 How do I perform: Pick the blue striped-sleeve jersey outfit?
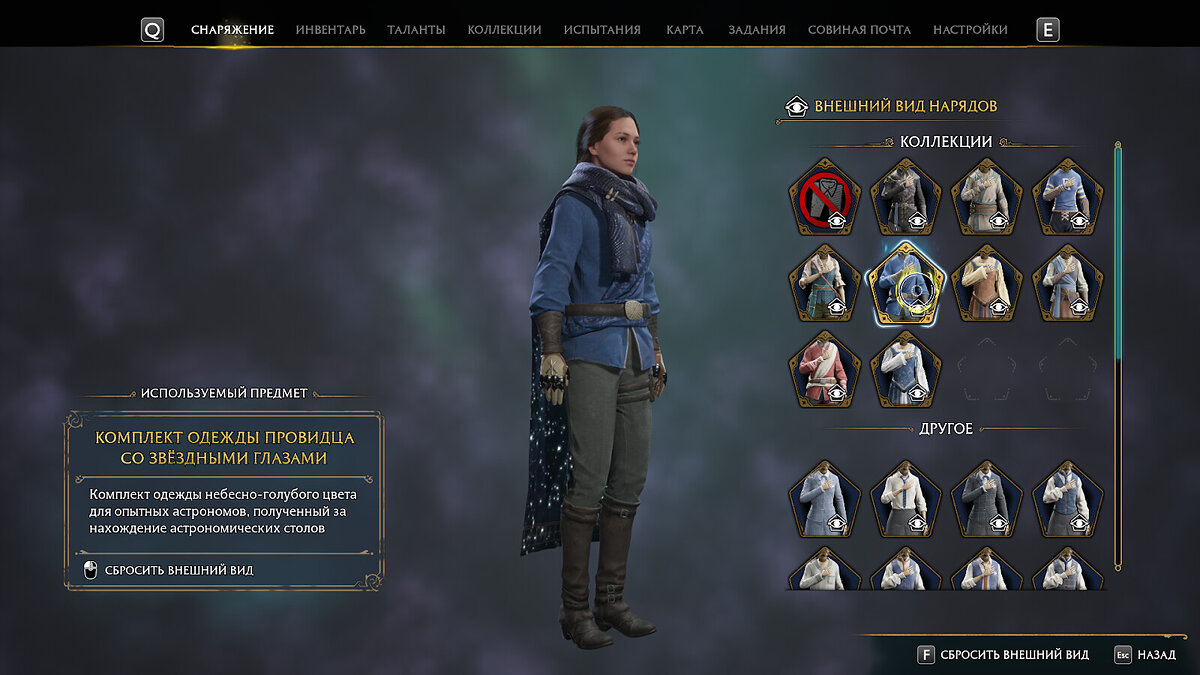coord(1067,196)
